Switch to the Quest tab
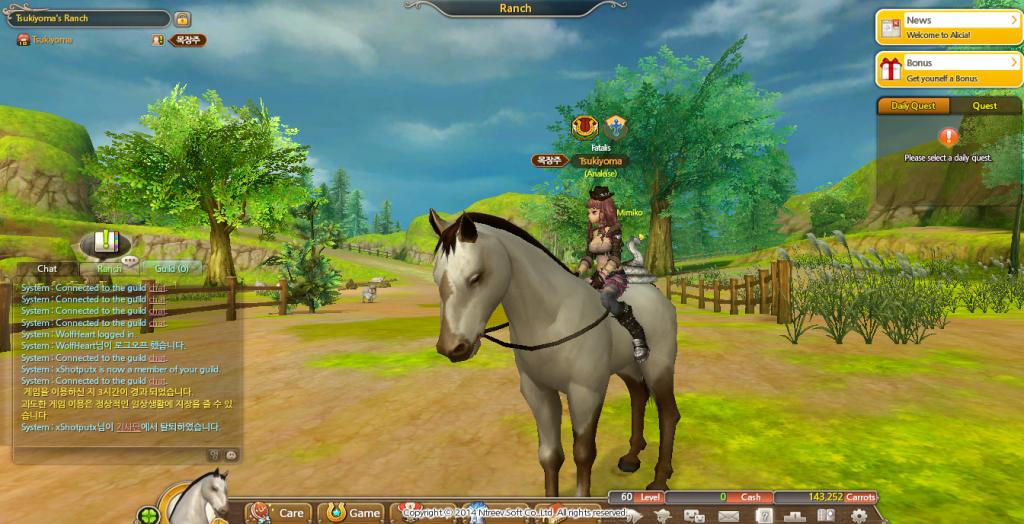The width and height of the screenshot is (1024, 524). pyautogui.click(x=984, y=106)
